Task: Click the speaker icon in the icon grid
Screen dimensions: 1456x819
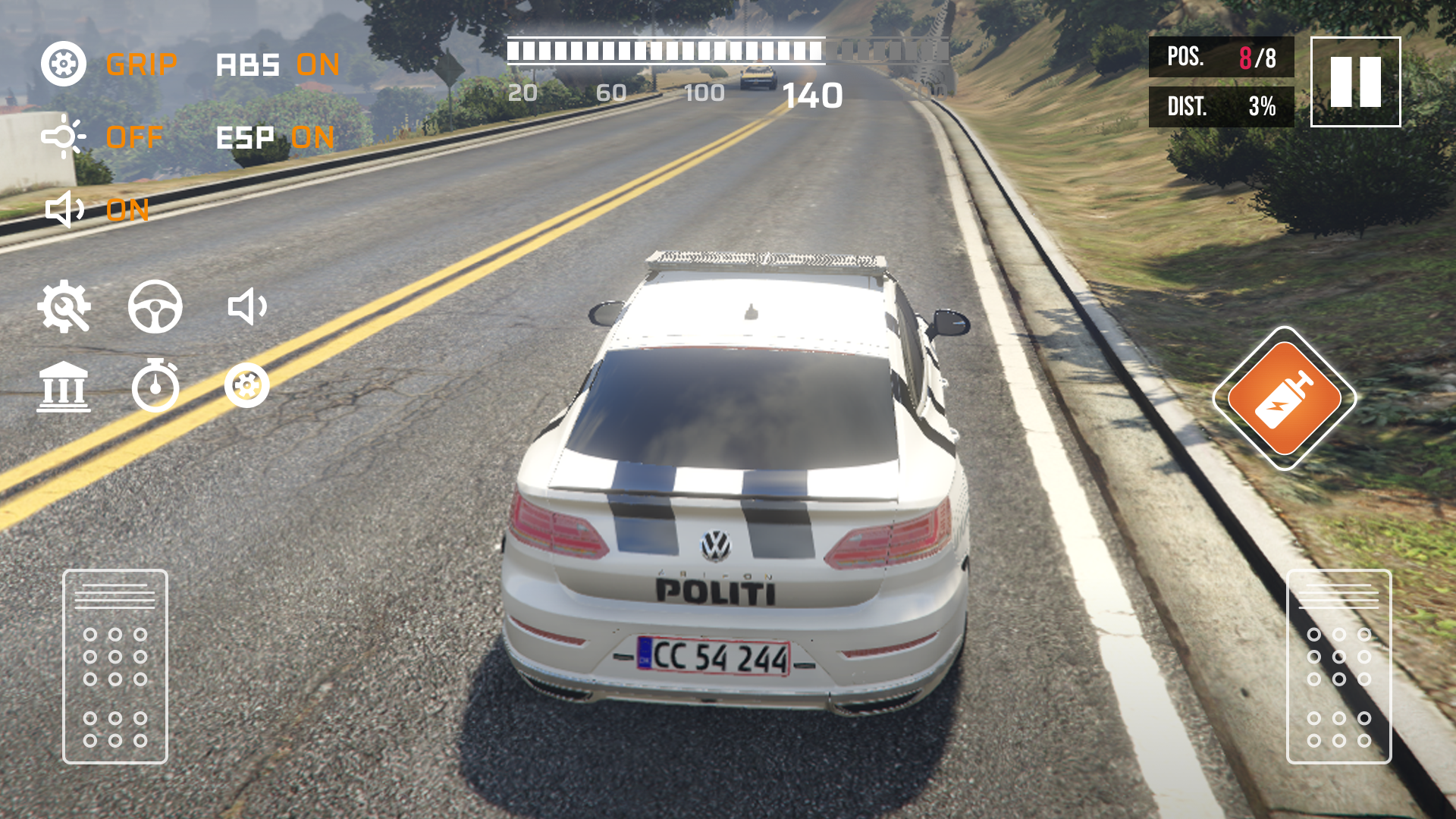Action: tap(247, 307)
